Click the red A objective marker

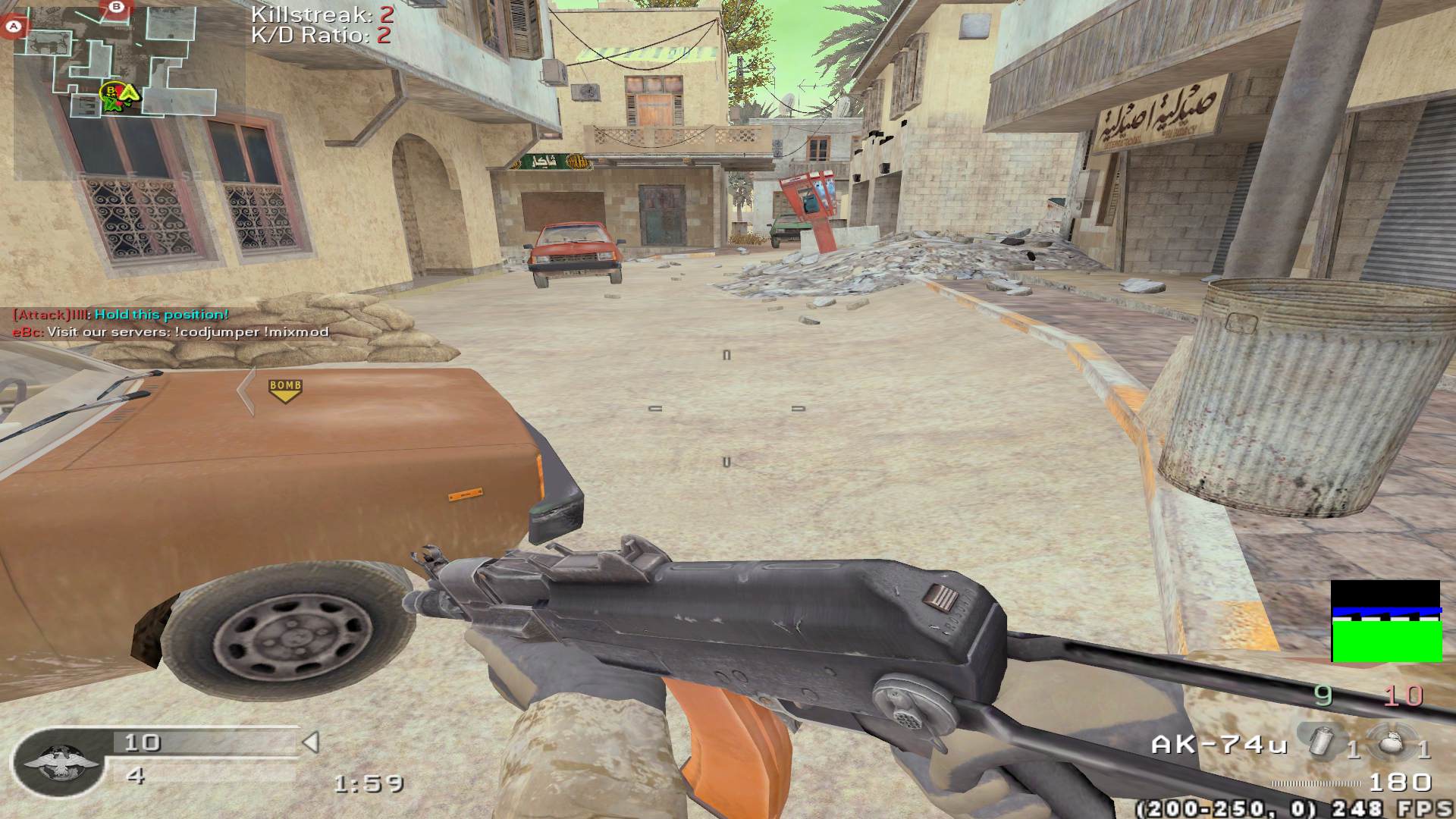(x=13, y=27)
